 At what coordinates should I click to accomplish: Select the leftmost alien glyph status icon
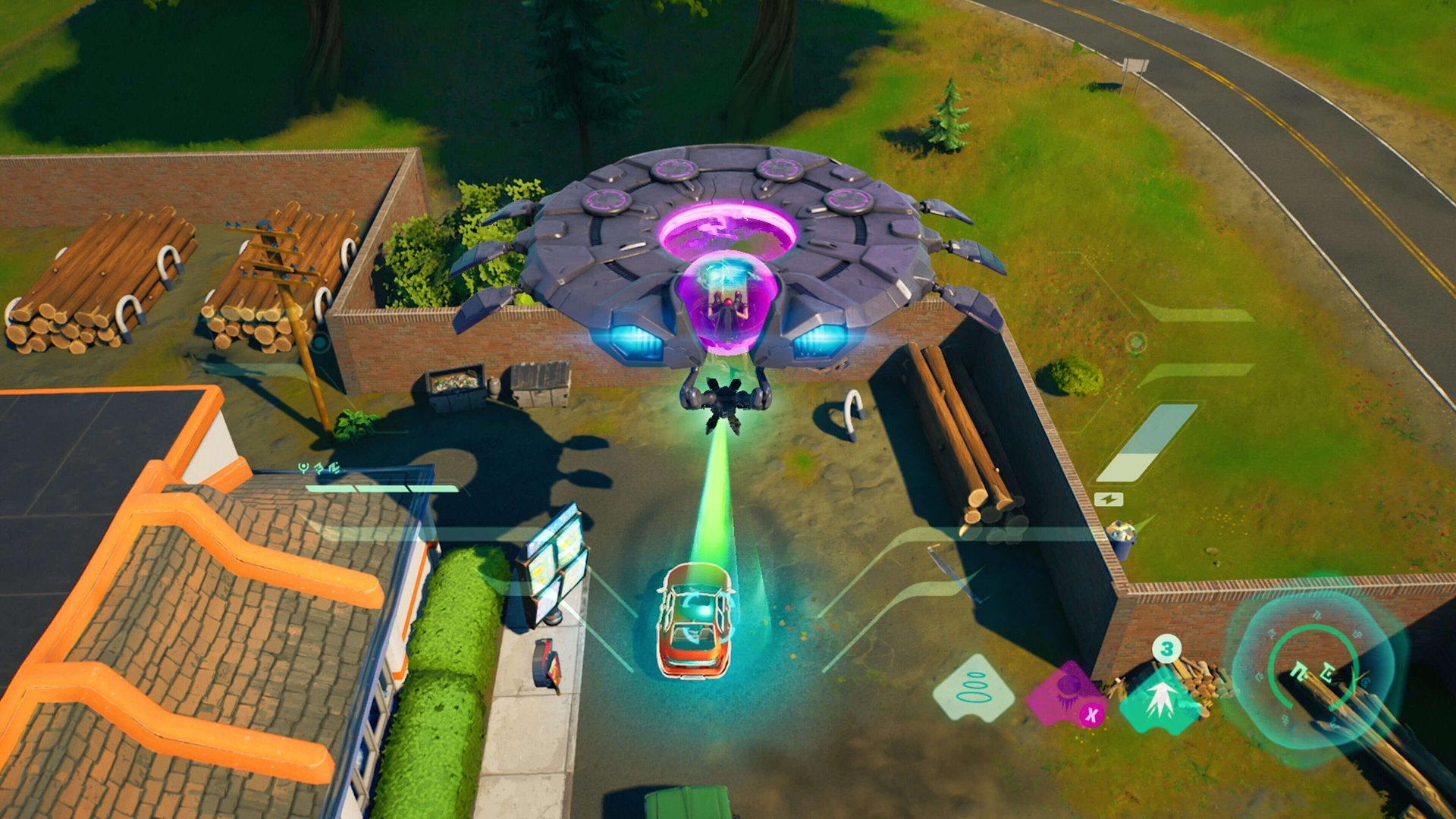coord(303,468)
